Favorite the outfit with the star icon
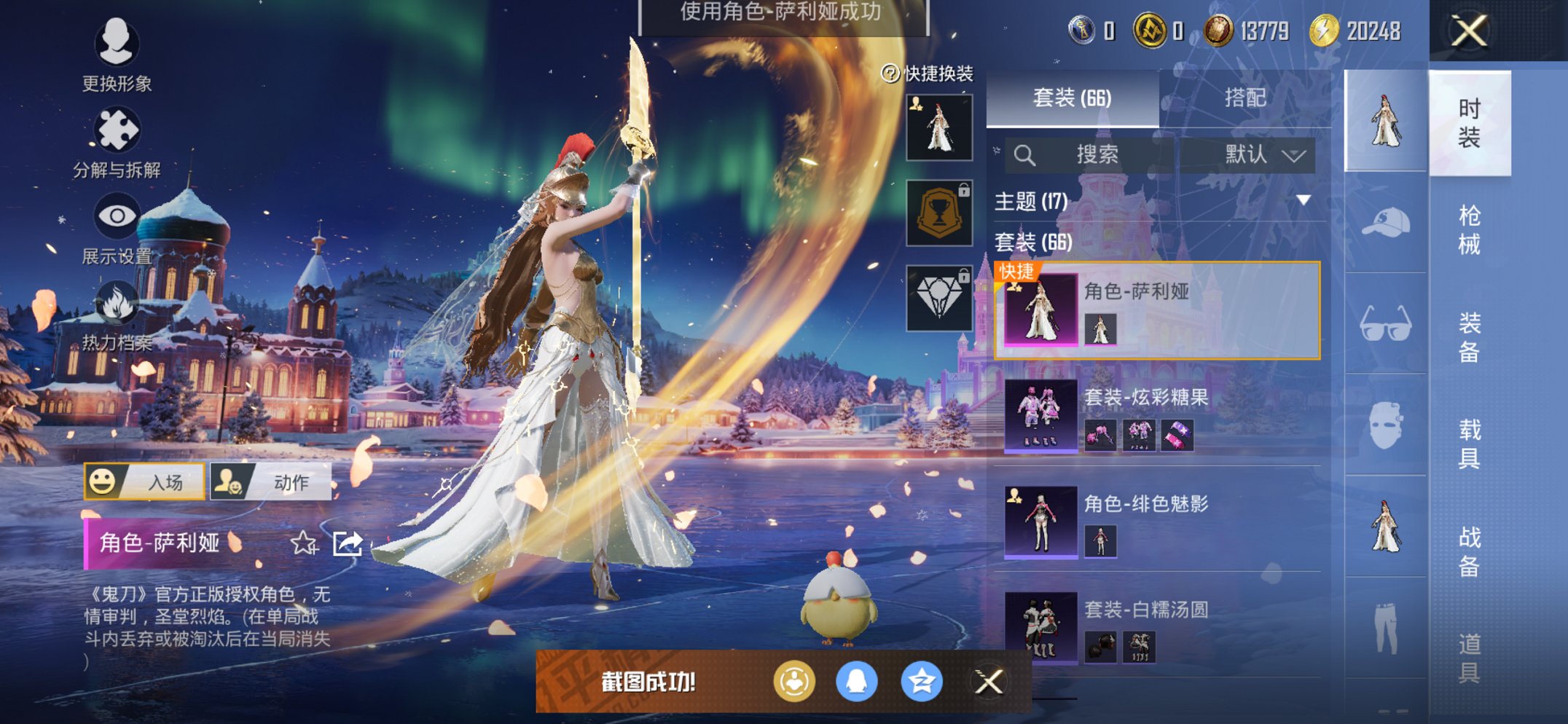The height and width of the screenshot is (724, 1568). coord(303,543)
